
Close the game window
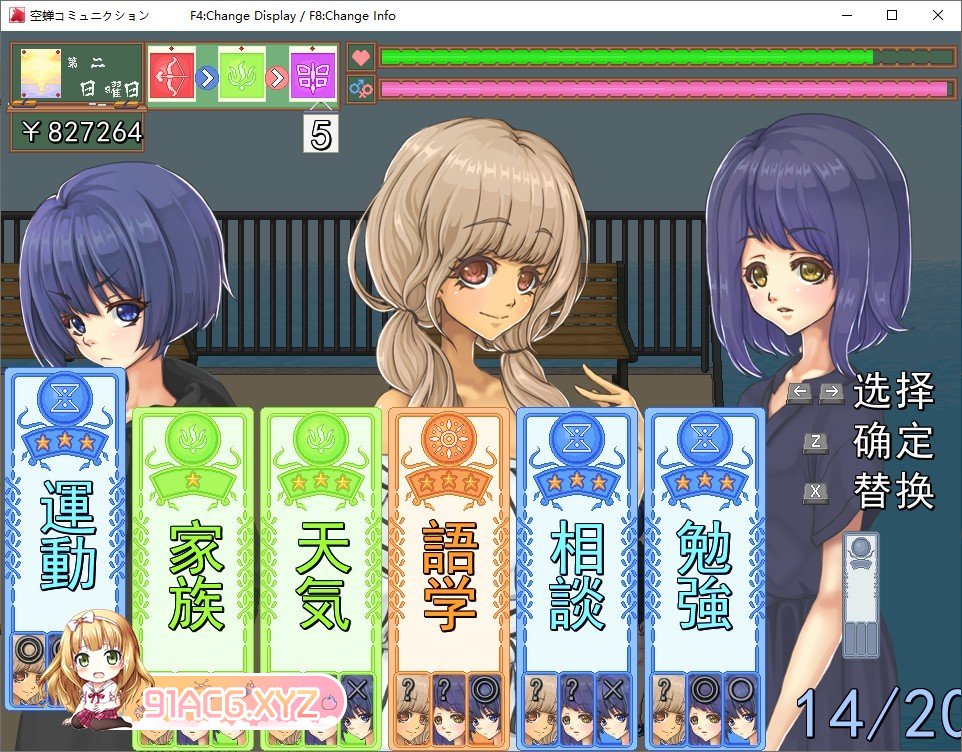click(x=937, y=15)
